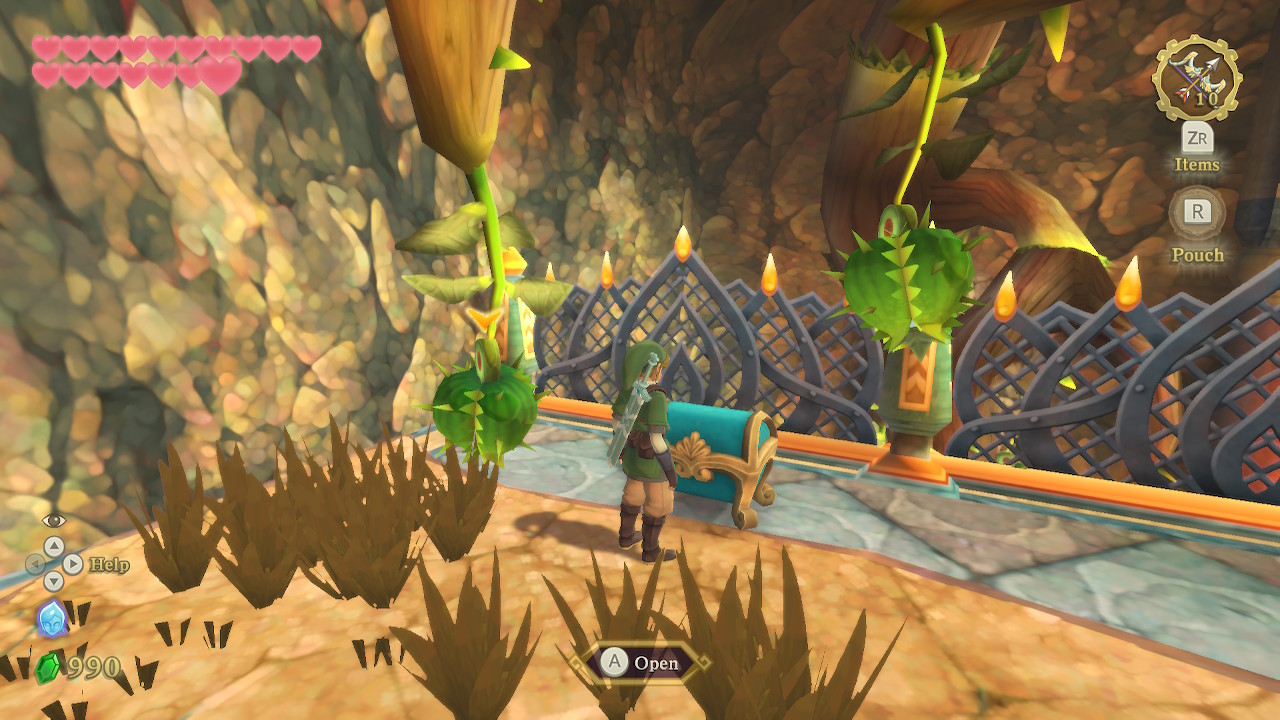The image size is (1280, 720).
Task: Open the Help d-pad menu
Action: 54,564
